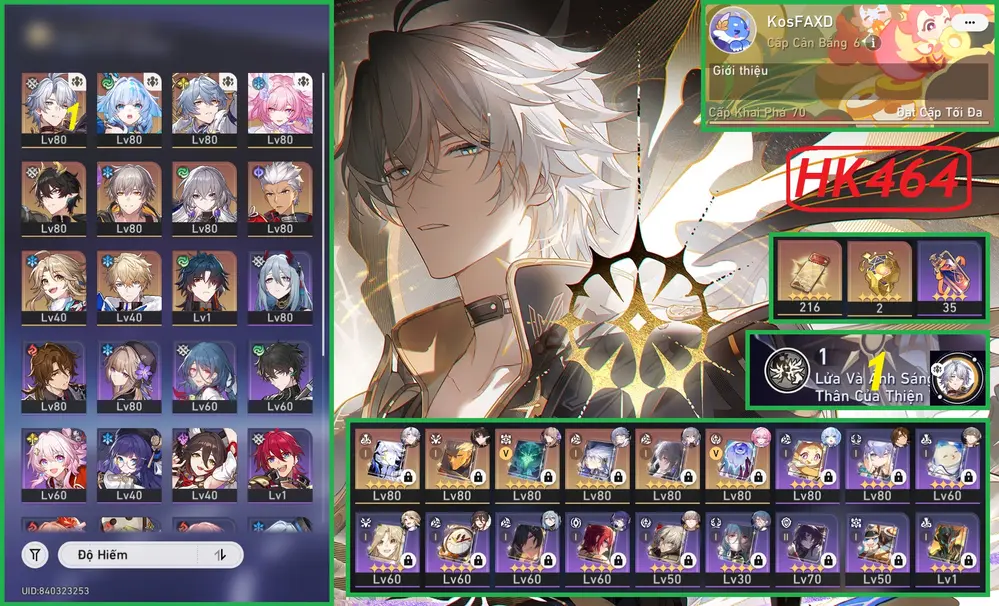Image resolution: width=999 pixels, height=606 pixels.
Task: Open the Lv30 light cone card
Action: pos(737,548)
